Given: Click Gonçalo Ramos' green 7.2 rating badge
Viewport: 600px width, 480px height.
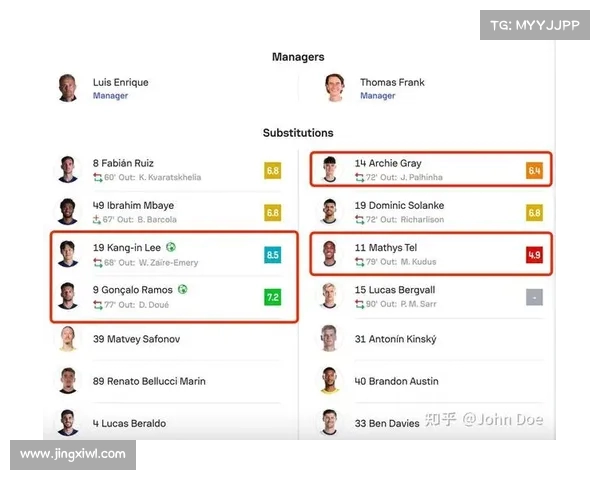Looking at the screenshot, I should click(272, 297).
